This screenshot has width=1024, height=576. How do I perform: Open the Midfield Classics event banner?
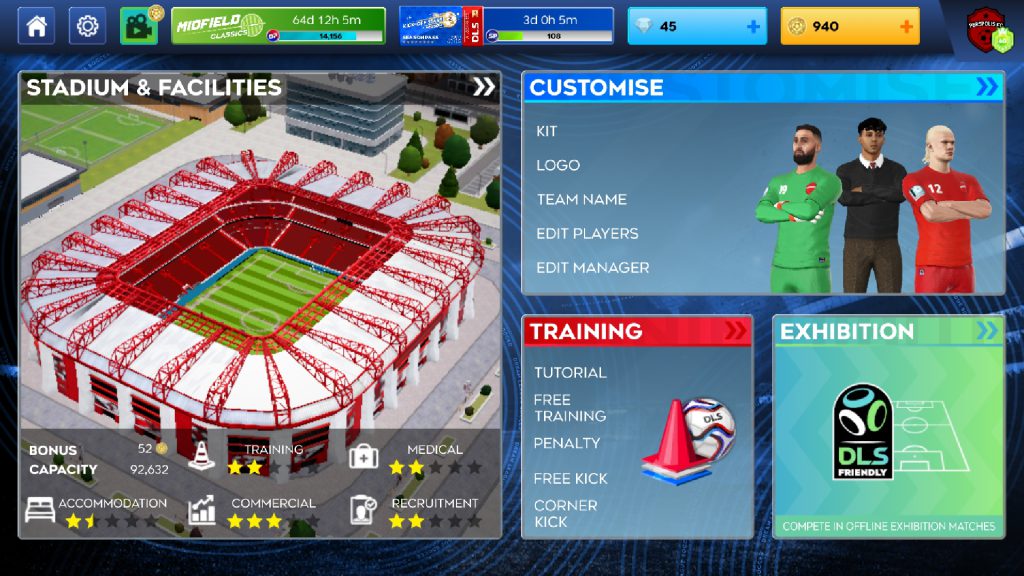coord(278,26)
